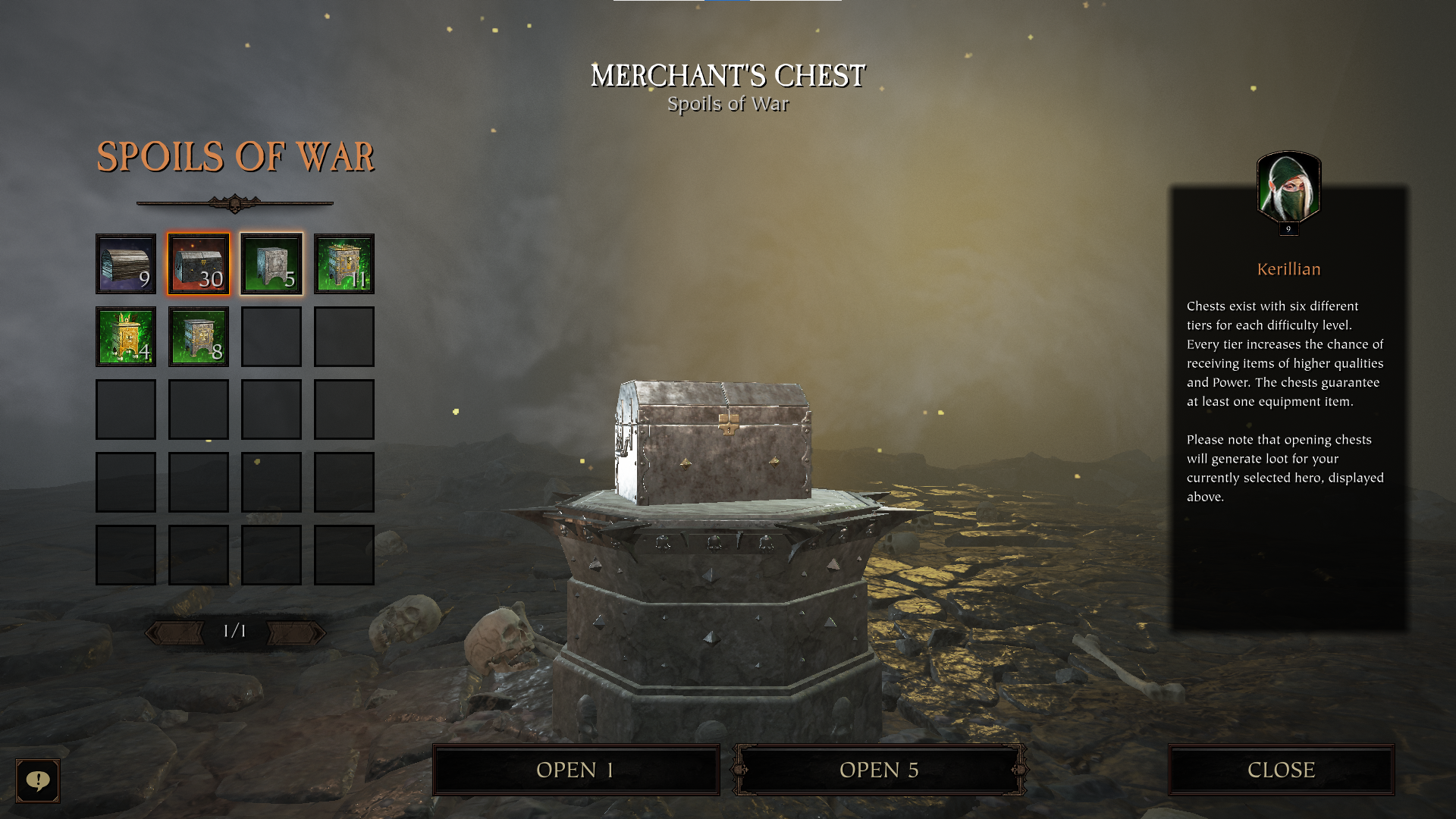Image resolution: width=1456 pixels, height=819 pixels.
Task: Open one Merchant's Chest with OPEN 1
Action: pyautogui.click(x=576, y=770)
